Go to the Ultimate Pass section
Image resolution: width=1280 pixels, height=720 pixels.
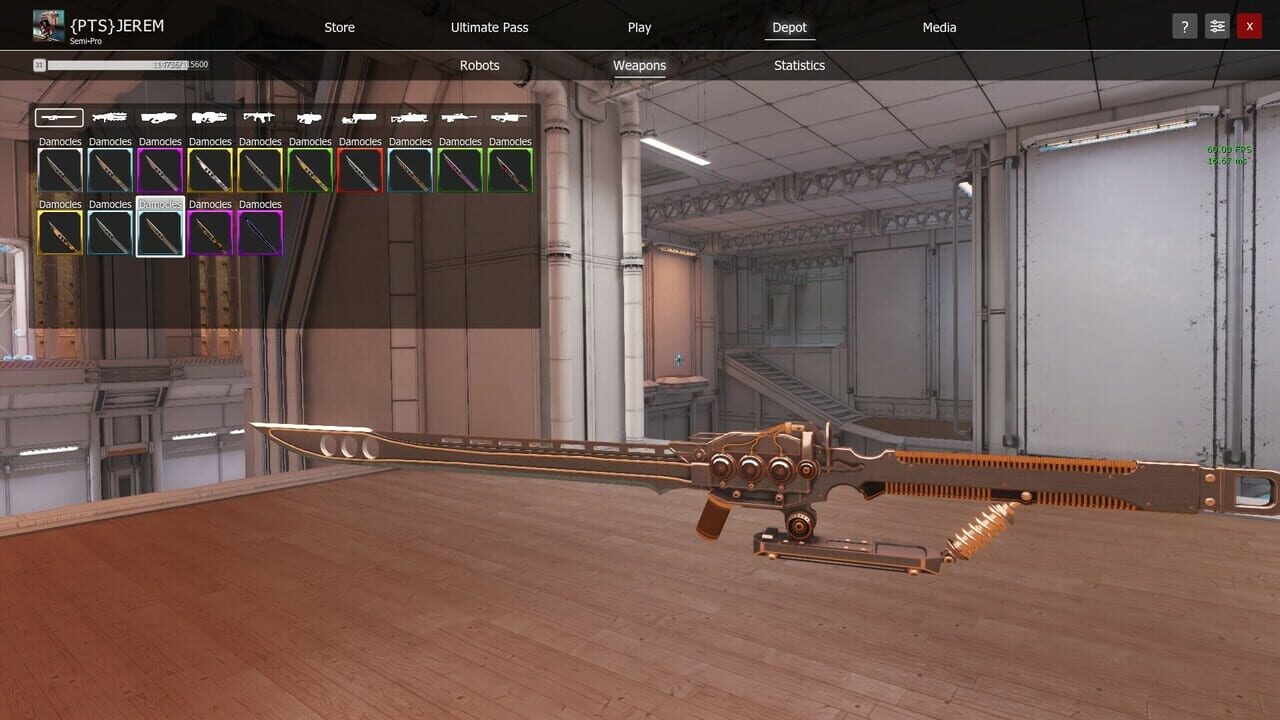[489, 27]
